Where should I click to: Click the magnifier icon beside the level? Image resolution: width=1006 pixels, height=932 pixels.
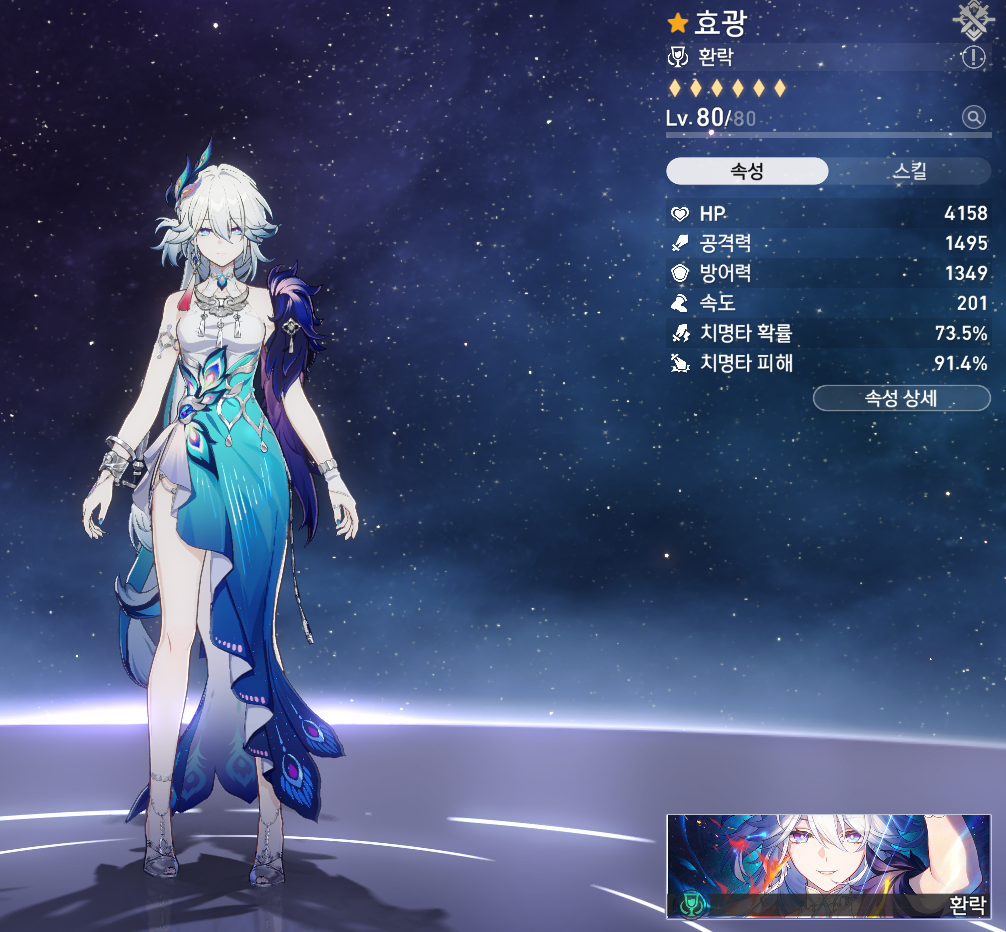(x=973, y=118)
